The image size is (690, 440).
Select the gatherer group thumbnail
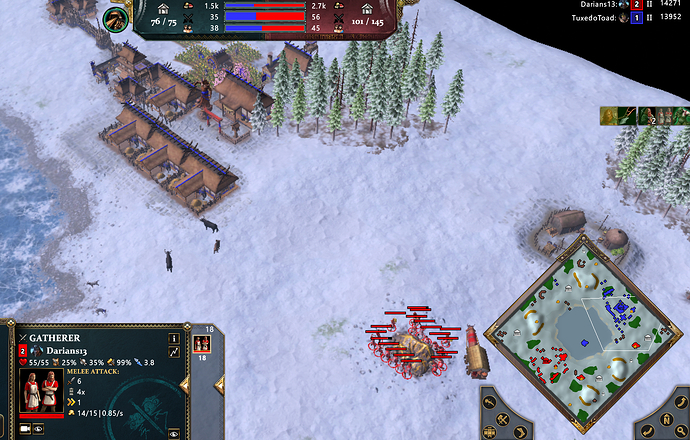click(x=201, y=343)
